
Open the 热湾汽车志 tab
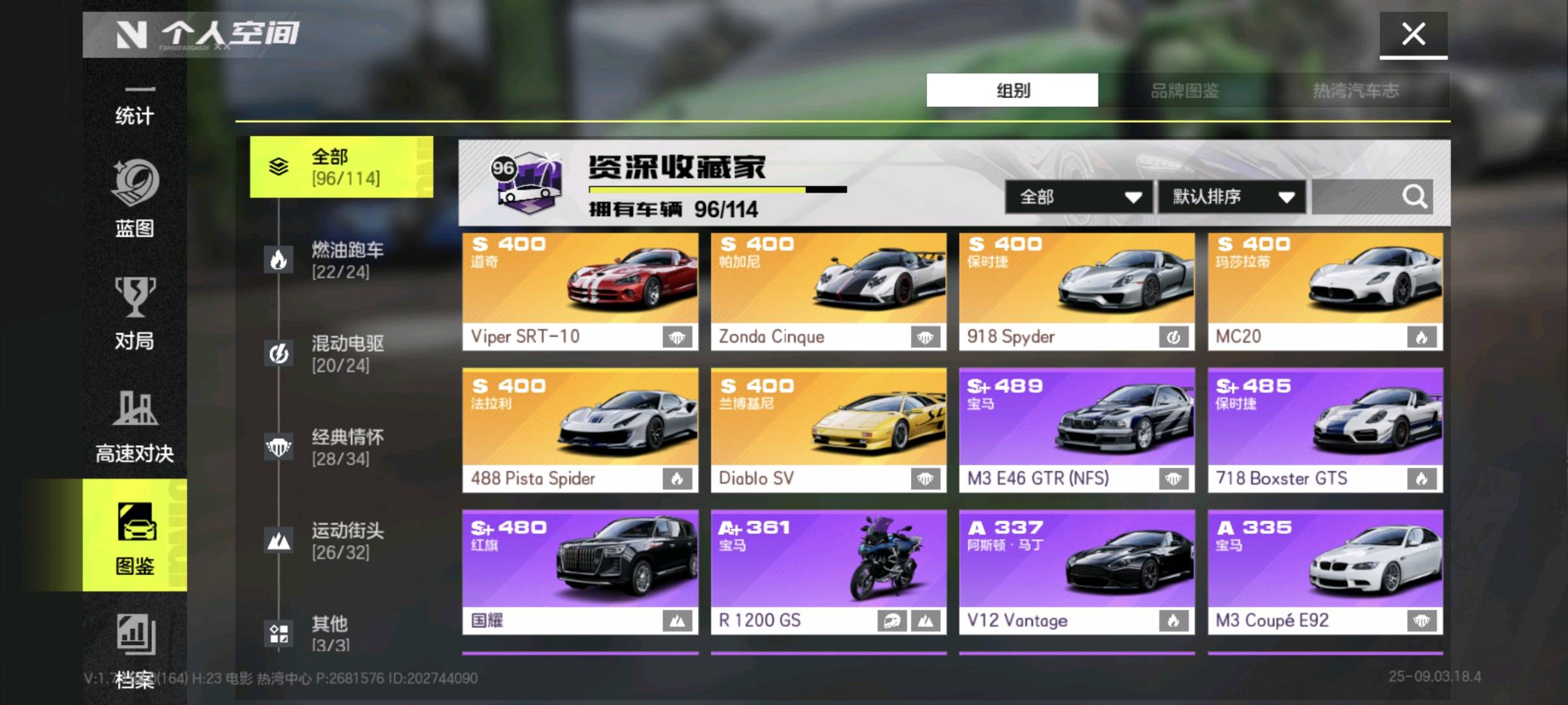[x=1355, y=90]
